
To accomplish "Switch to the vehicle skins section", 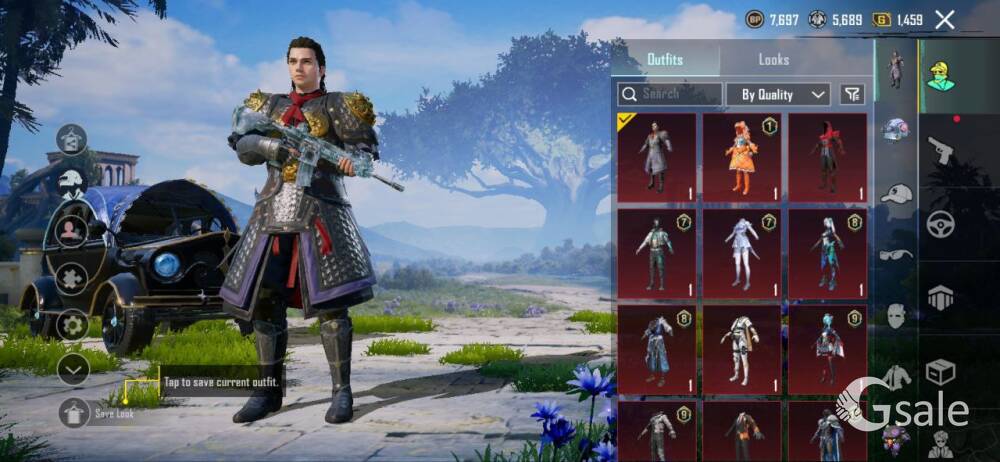I will (x=940, y=224).
